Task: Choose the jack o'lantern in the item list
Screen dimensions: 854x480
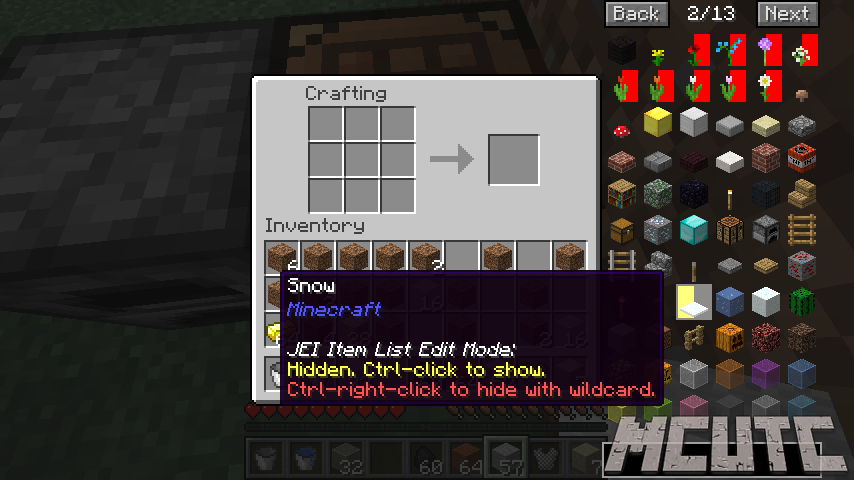Action: tap(729, 337)
